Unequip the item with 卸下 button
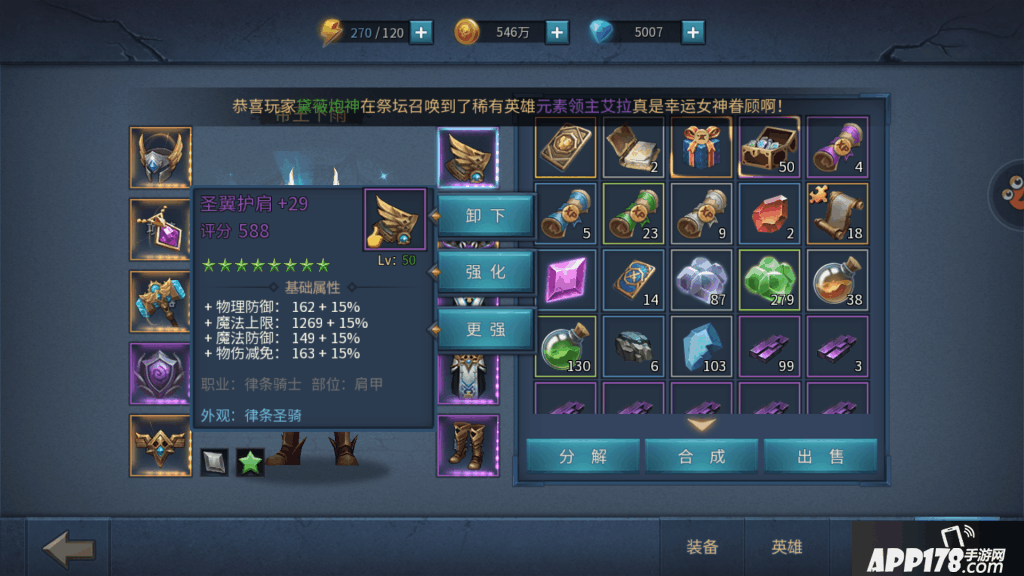The image size is (1024, 576). pos(486,215)
